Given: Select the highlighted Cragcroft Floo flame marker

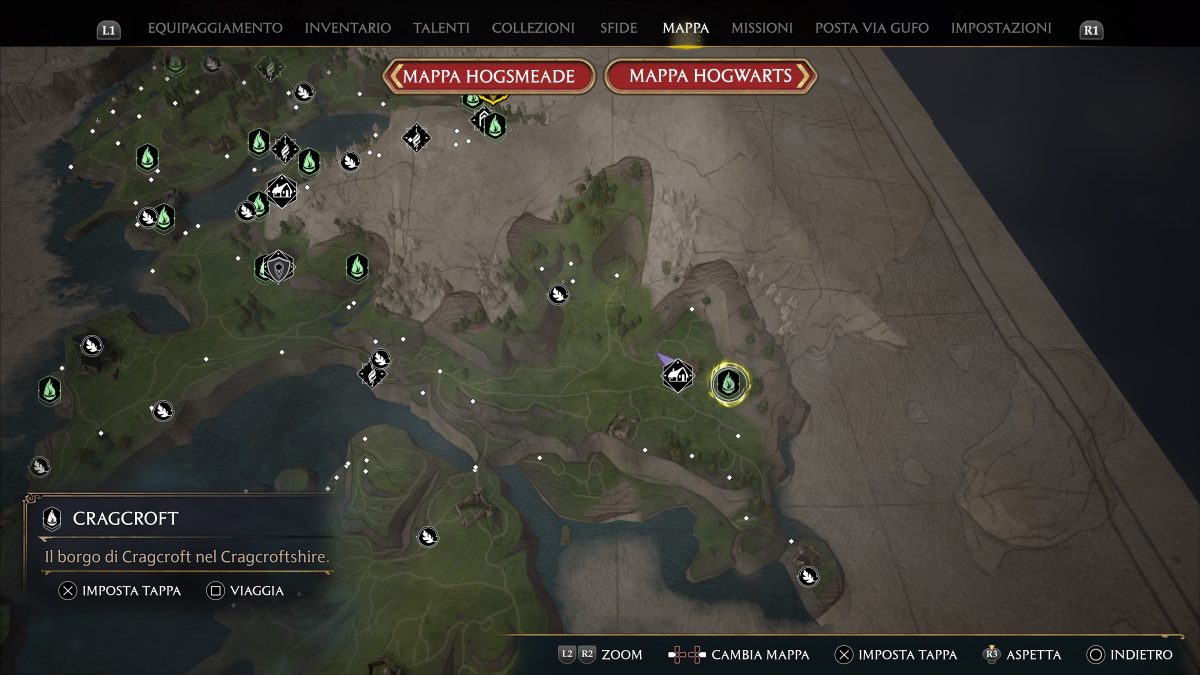Looking at the screenshot, I should pos(730,381).
